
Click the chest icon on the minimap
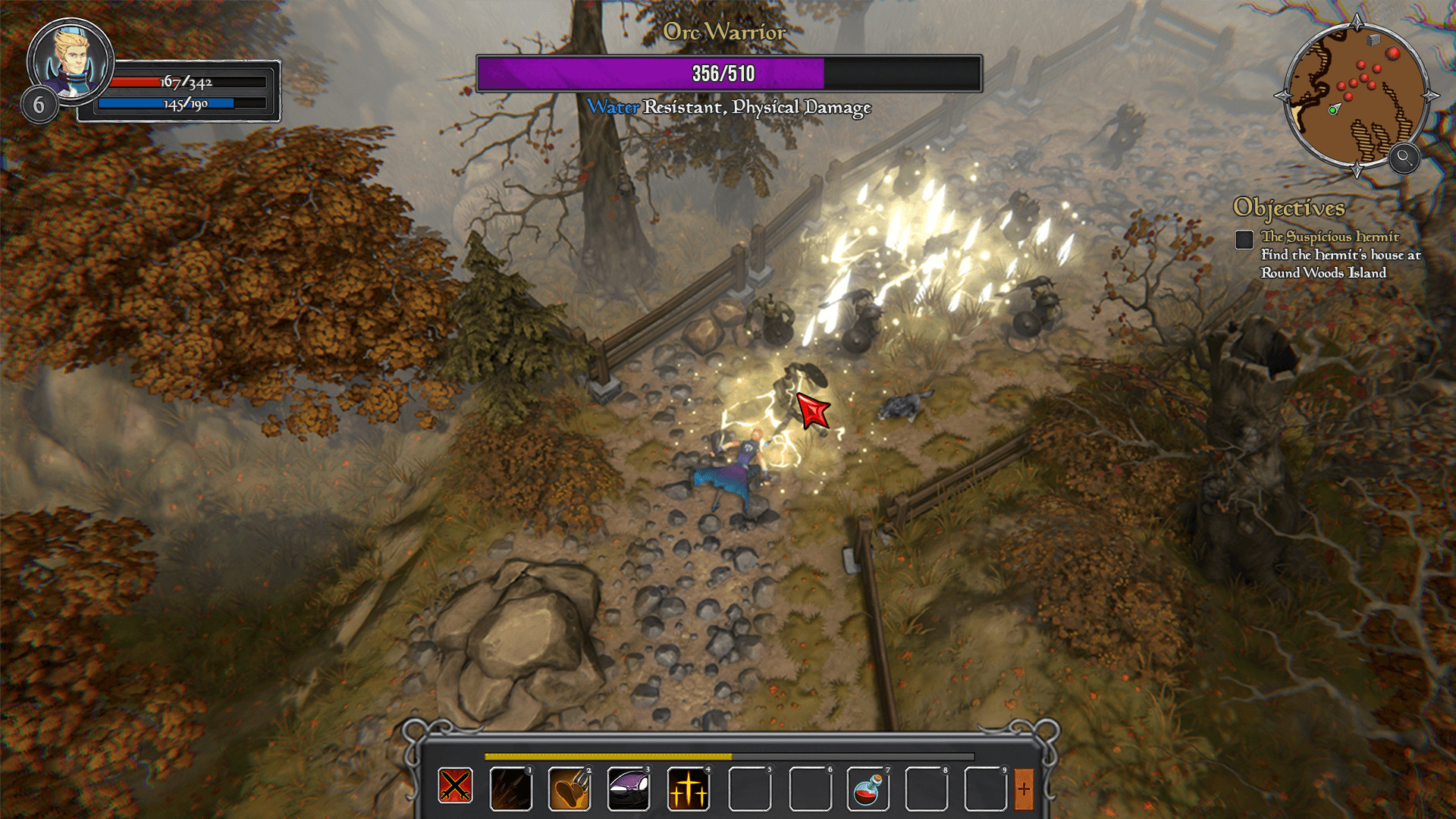[x=1373, y=39]
